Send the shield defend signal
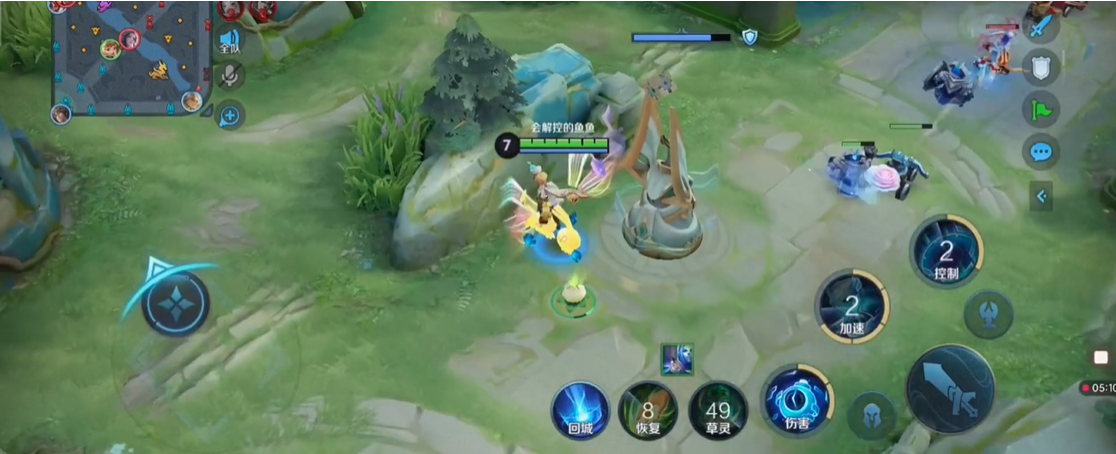 tap(1041, 67)
